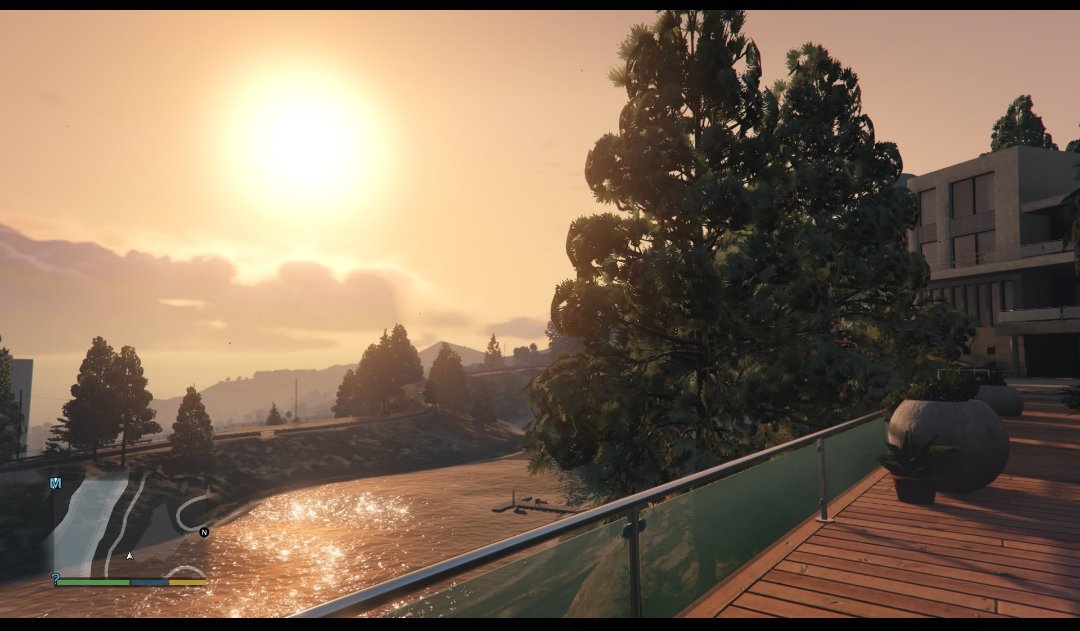Click the North compass marker on minimap
The image size is (1080, 631).
coord(204,532)
